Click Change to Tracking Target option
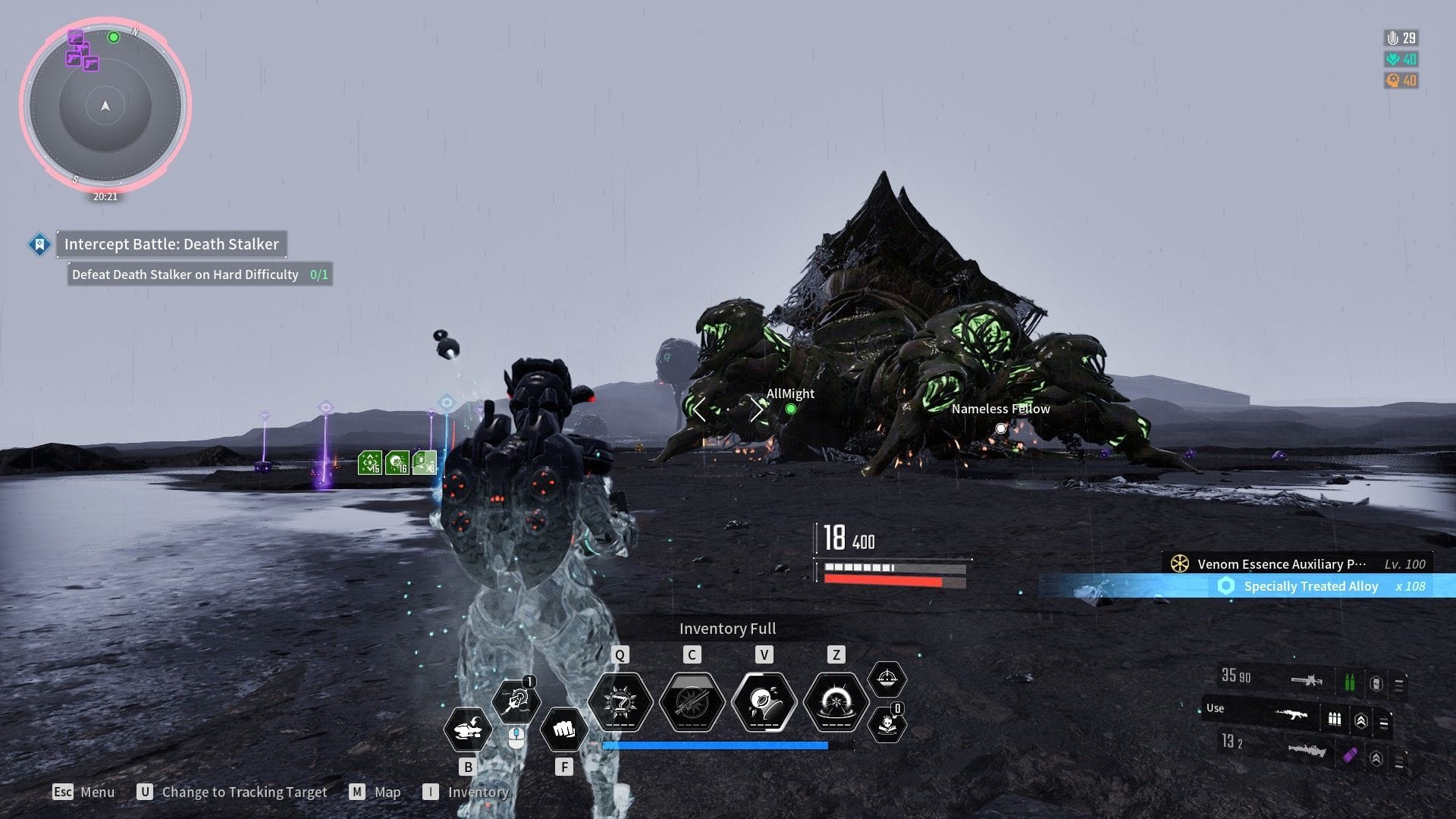This screenshot has width=1456, height=819. (245, 791)
